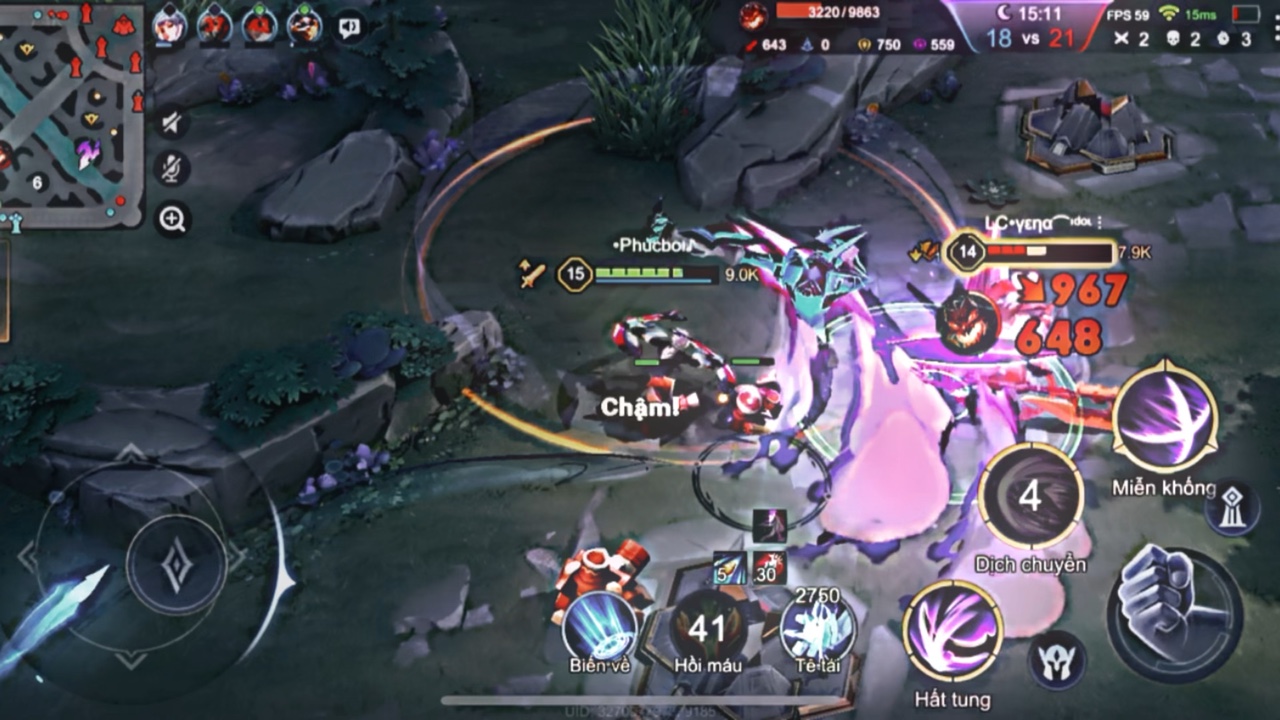The width and height of the screenshot is (1280, 720).
Task: Cast the Miễn khống ultimate ability
Action: point(1164,417)
